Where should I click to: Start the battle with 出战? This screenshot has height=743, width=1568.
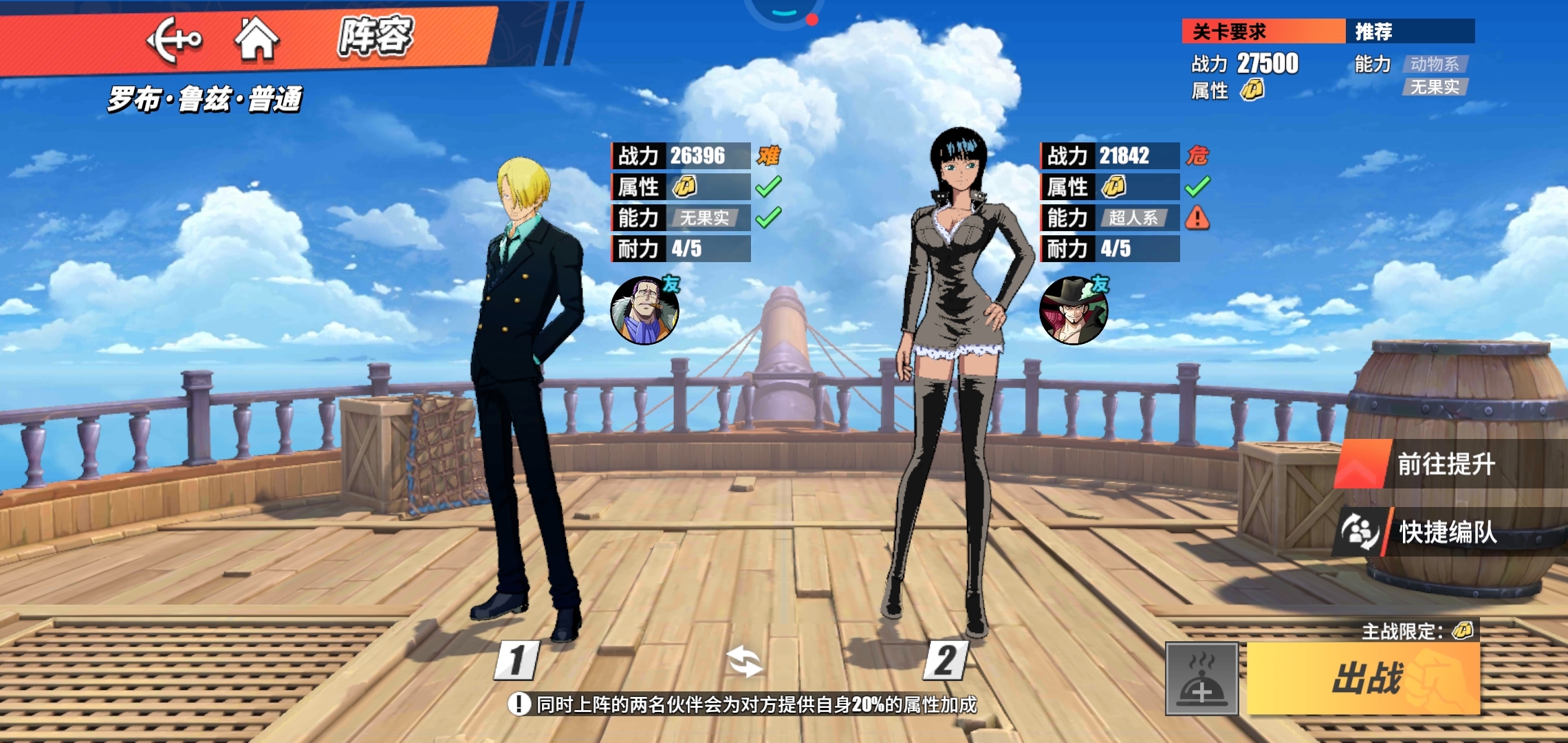1363,678
